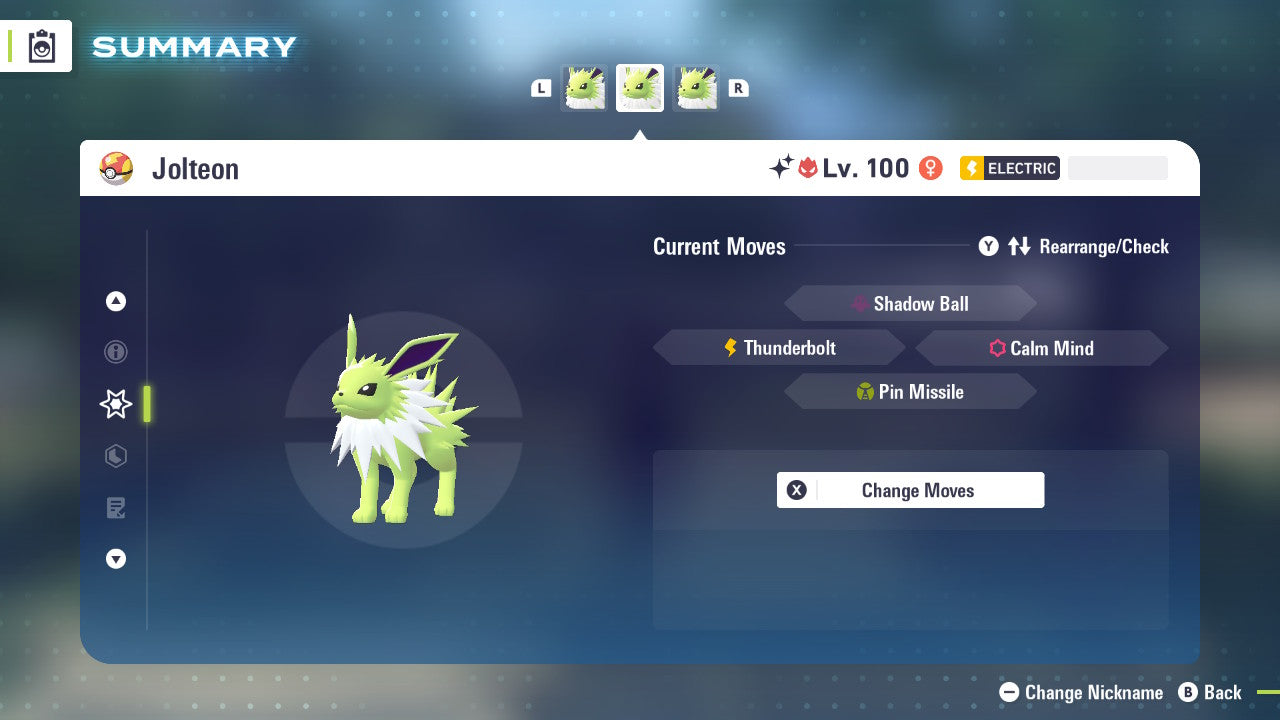Click the Change Moves button
The image size is (1280, 720).
tap(910, 490)
